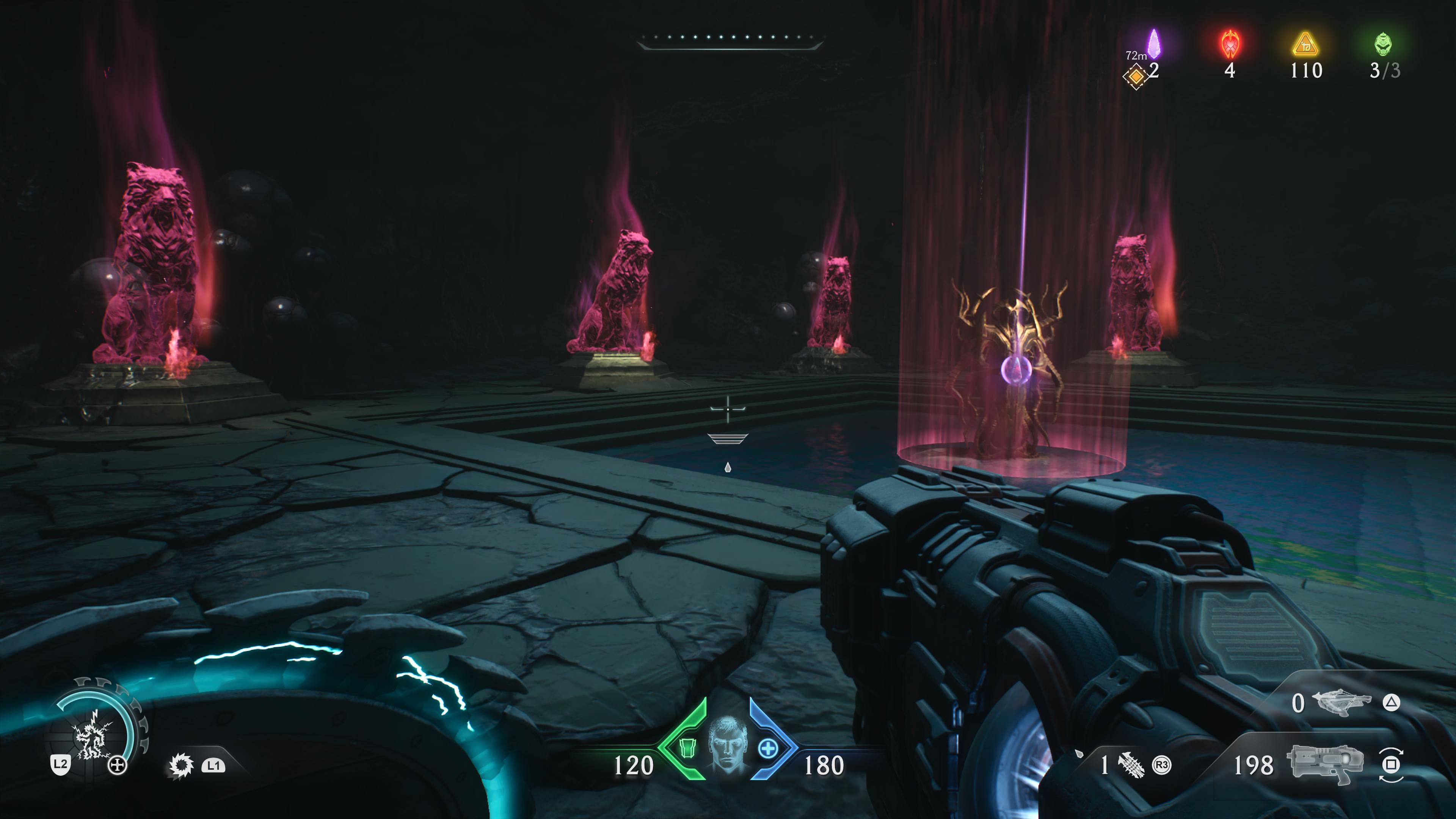Click the blue health cross icon
Viewport: 1456px width, 819px height.
point(767,749)
